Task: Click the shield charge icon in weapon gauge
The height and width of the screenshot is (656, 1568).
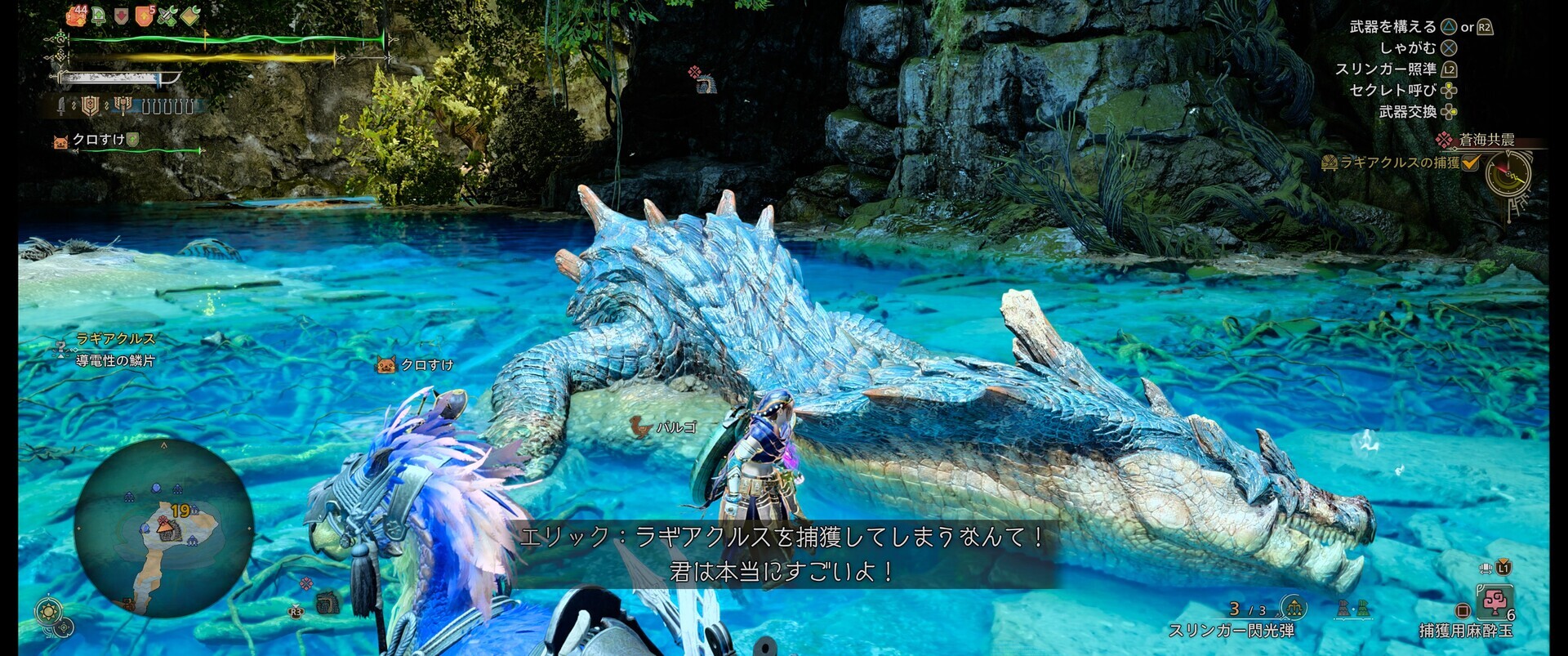Action: click(x=90, y=105)
